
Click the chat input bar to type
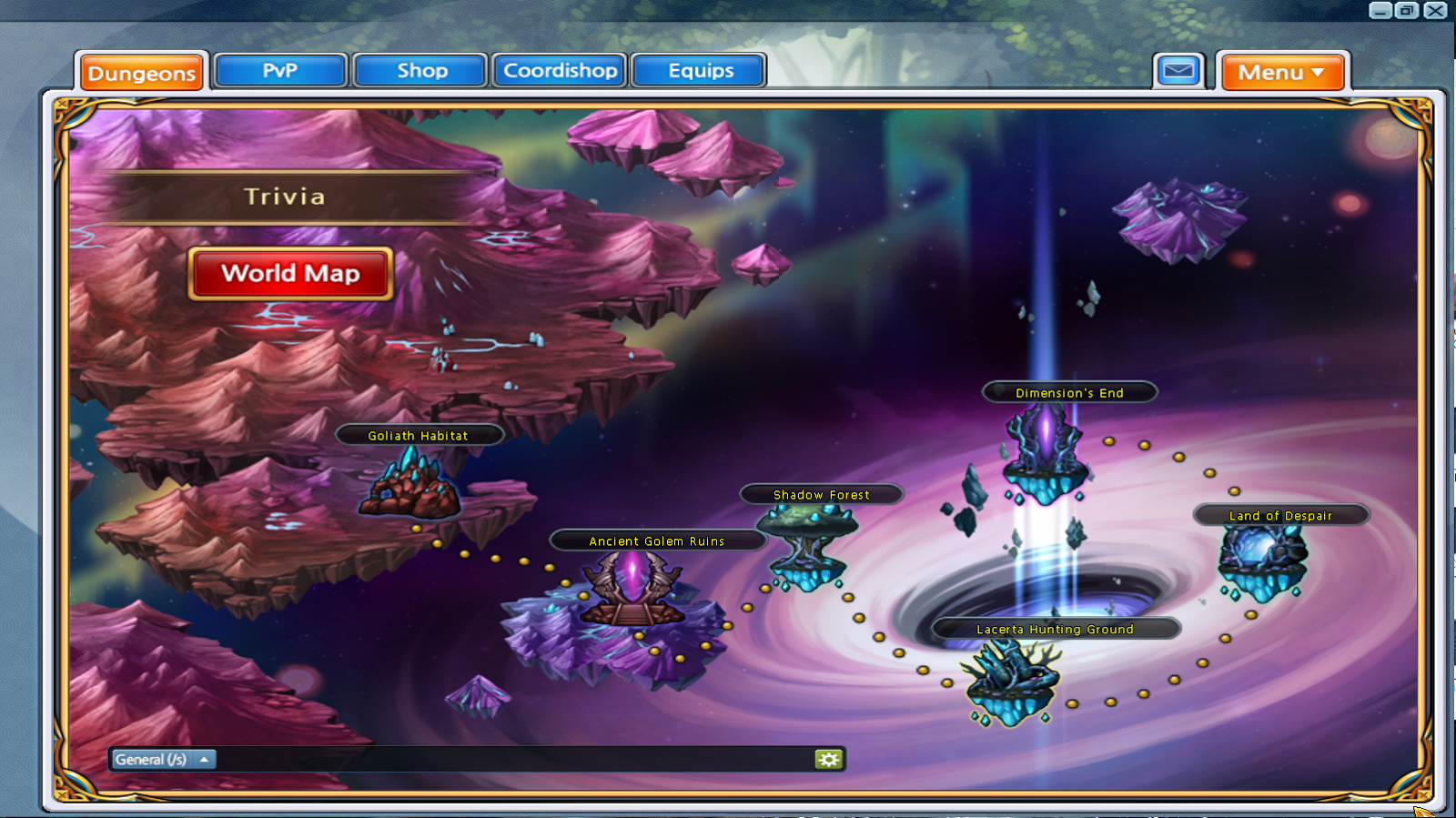510,758
